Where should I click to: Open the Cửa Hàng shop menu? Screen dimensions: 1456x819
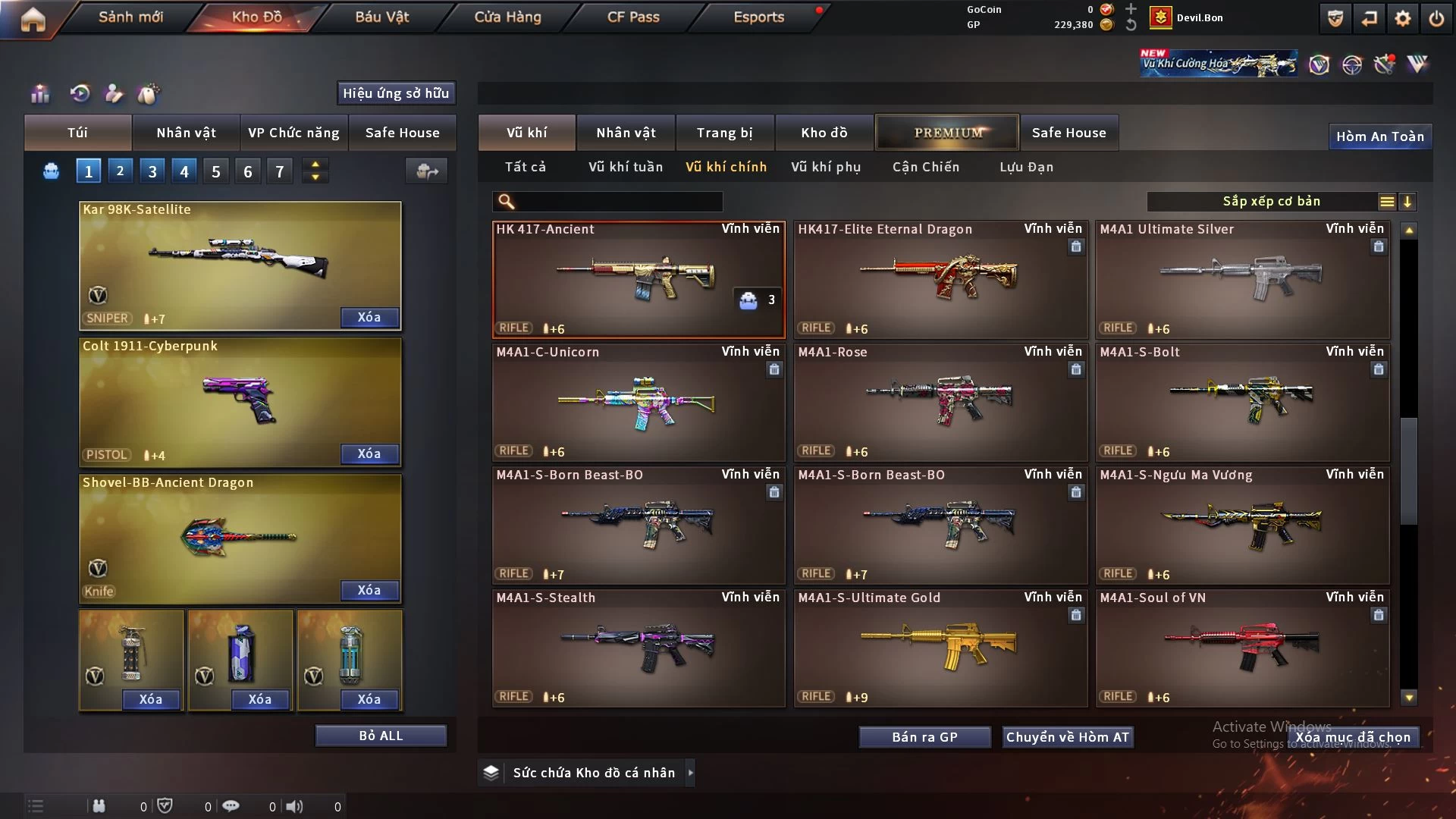[507, 17]
